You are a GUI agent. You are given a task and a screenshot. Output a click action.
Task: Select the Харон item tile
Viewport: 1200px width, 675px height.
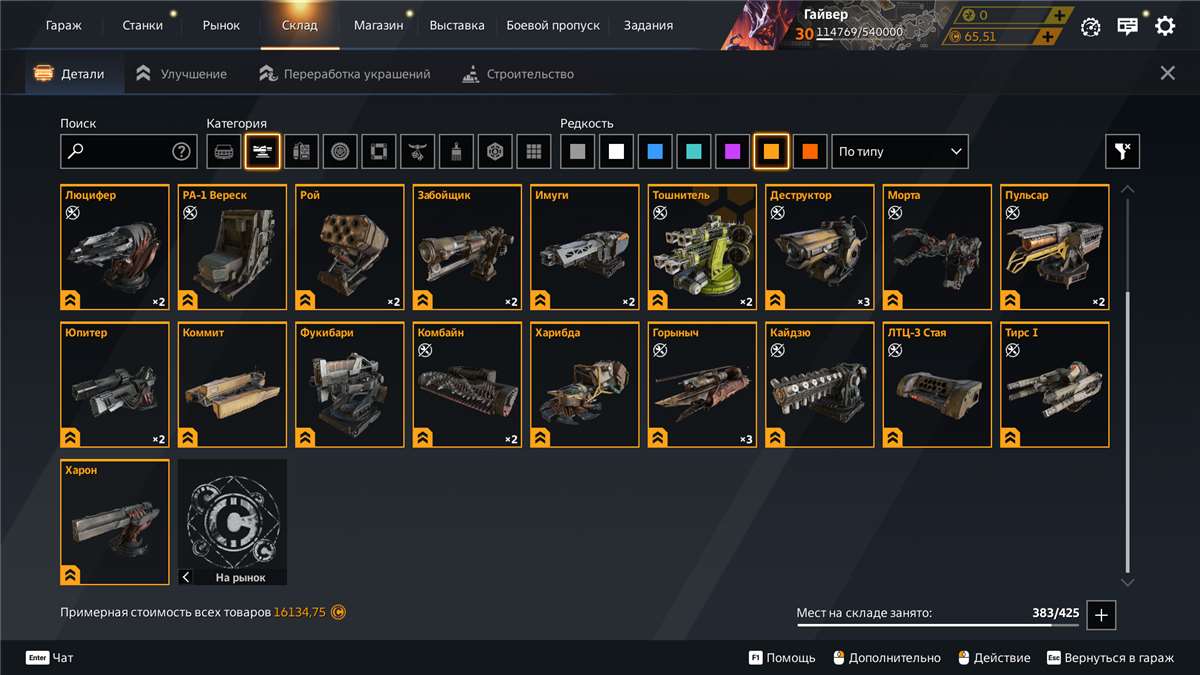coord(115,522)
